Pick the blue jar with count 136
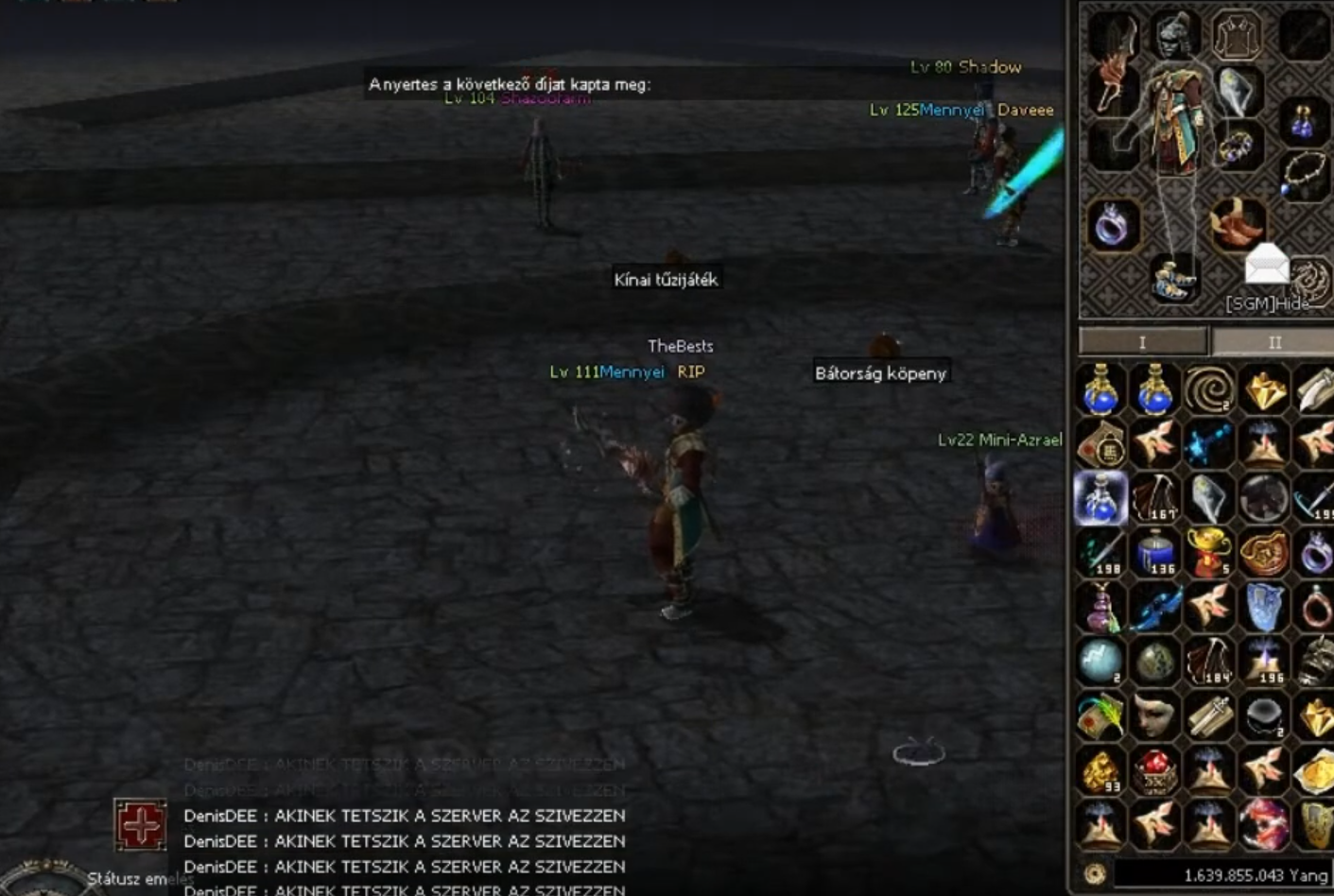The height and width of the screenshot is (896, 1334). click(1154, 552)
